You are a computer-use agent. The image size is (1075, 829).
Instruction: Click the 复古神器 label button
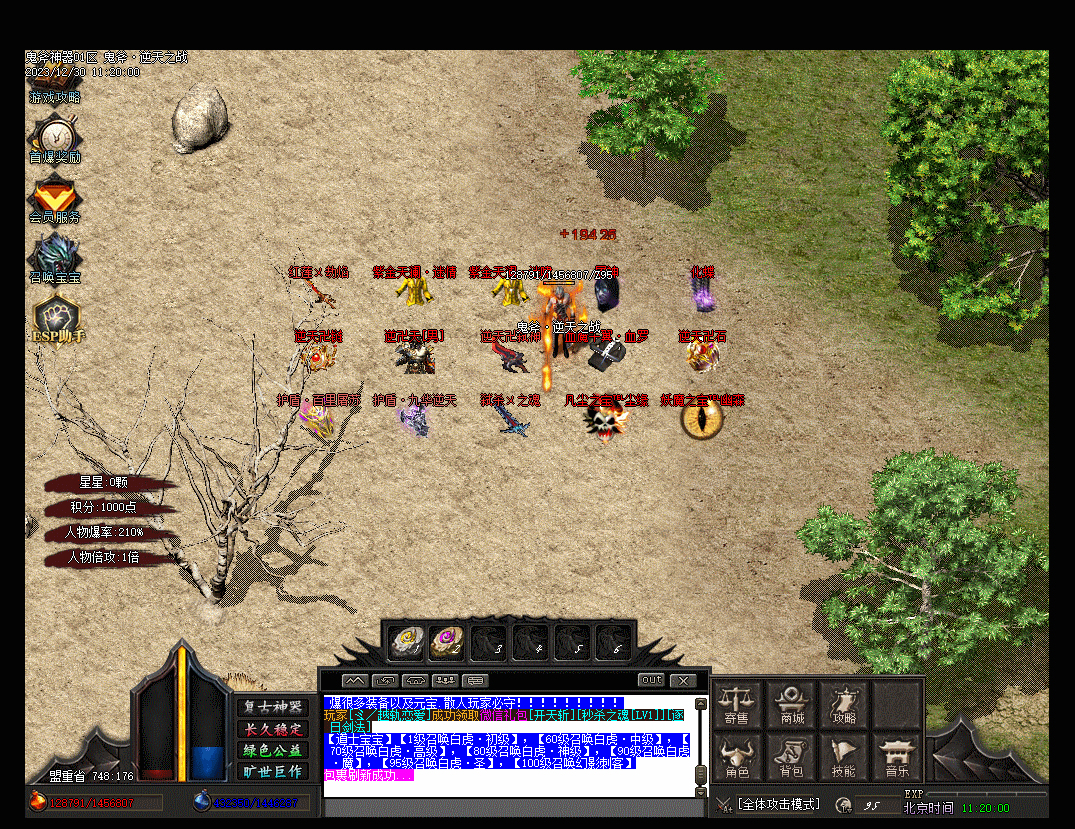click(x=273, y=706)
